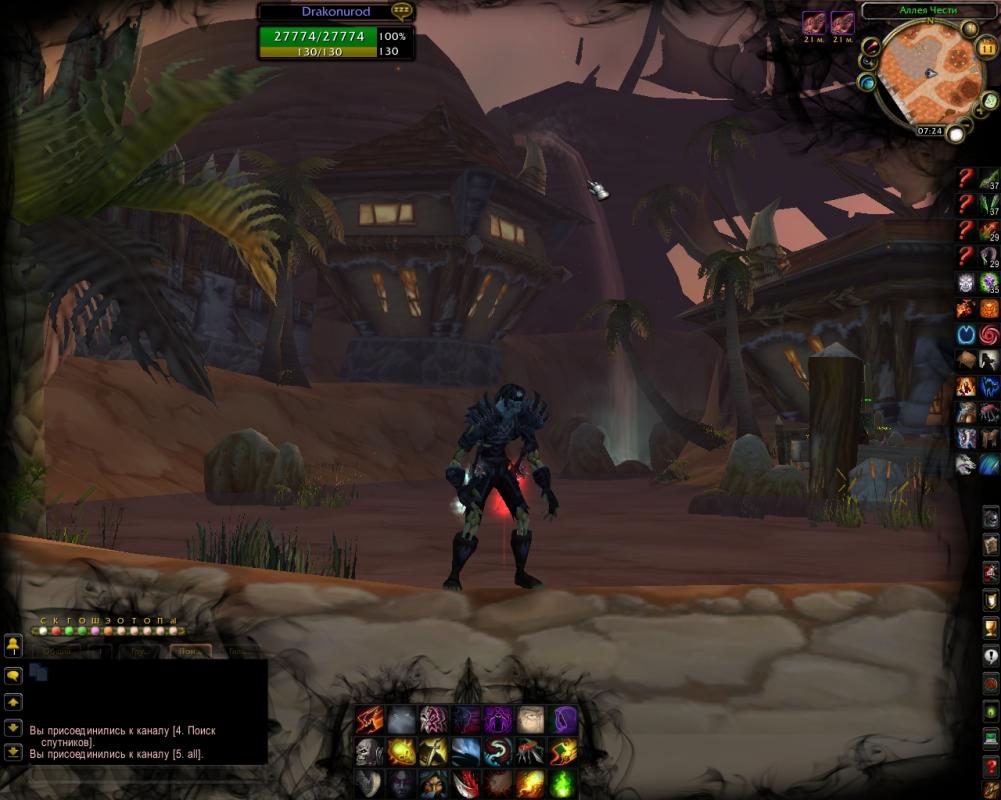Use the grey undead face ability
Screen dimensions: 1001x800
[370, 751]
